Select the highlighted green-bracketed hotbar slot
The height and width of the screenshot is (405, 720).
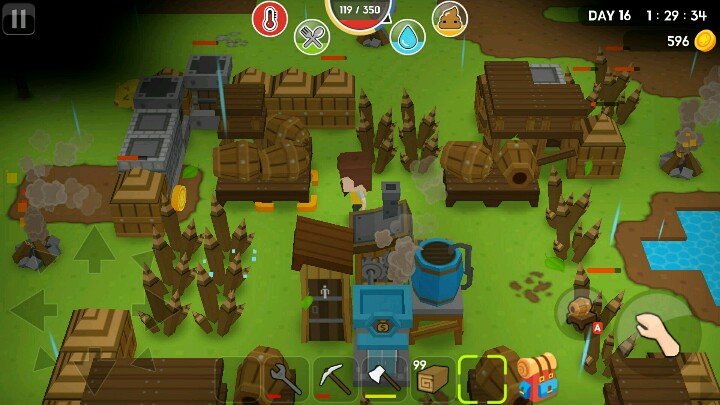[x=482, y=379]
